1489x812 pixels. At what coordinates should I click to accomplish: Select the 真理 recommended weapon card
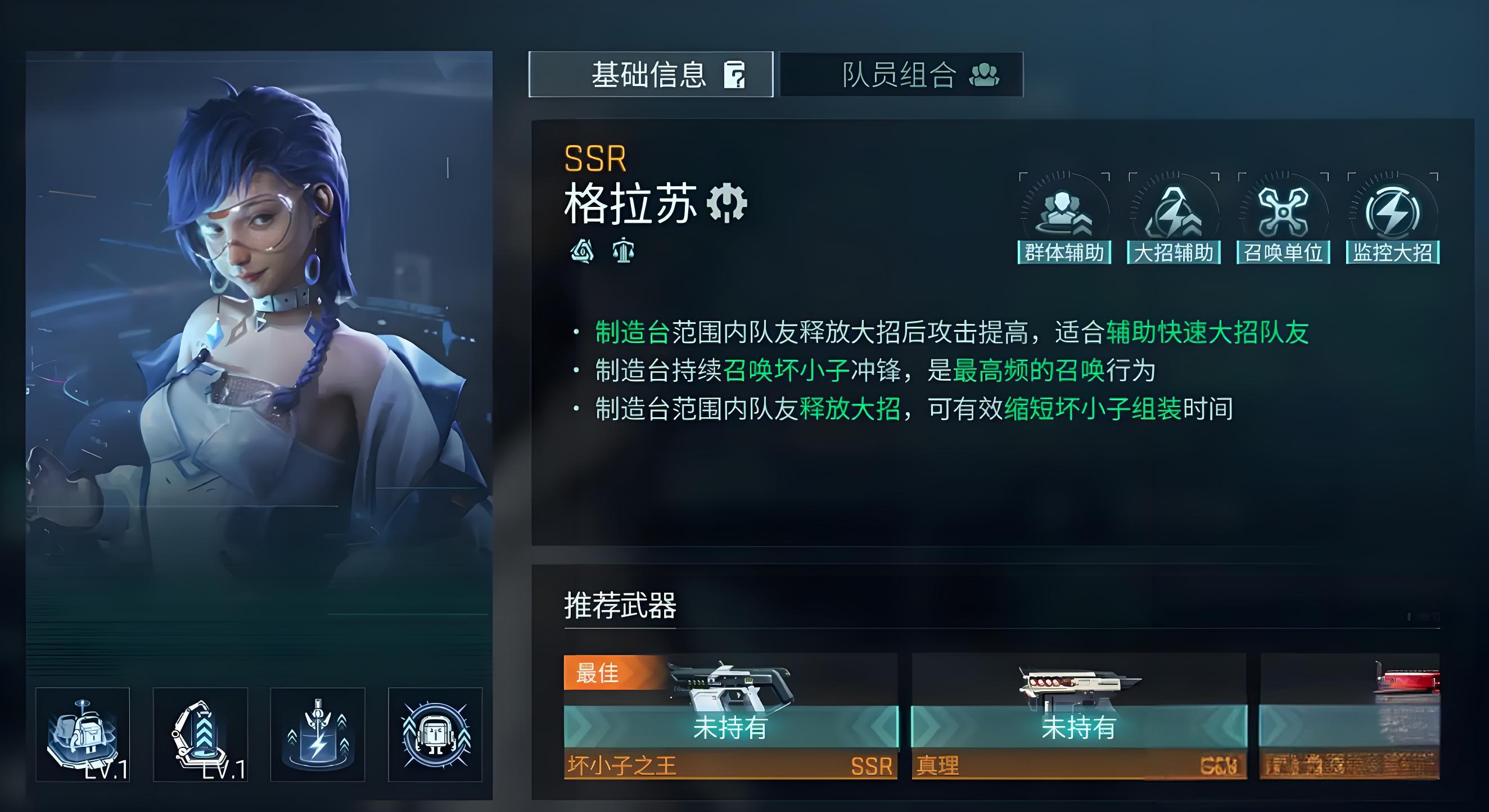(1079, 716)
